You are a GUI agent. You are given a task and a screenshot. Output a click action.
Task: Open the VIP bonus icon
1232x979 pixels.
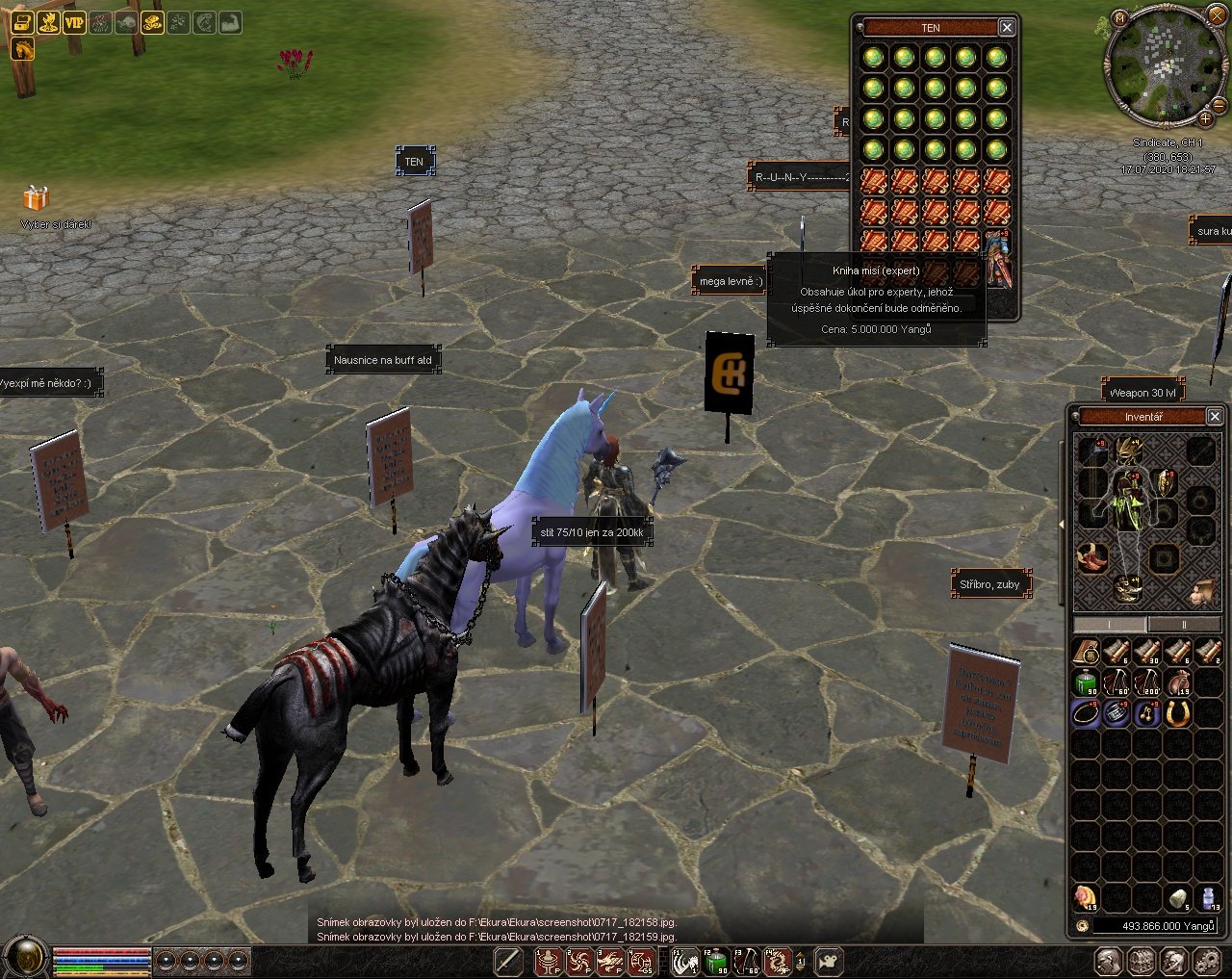tap(74, 22)
